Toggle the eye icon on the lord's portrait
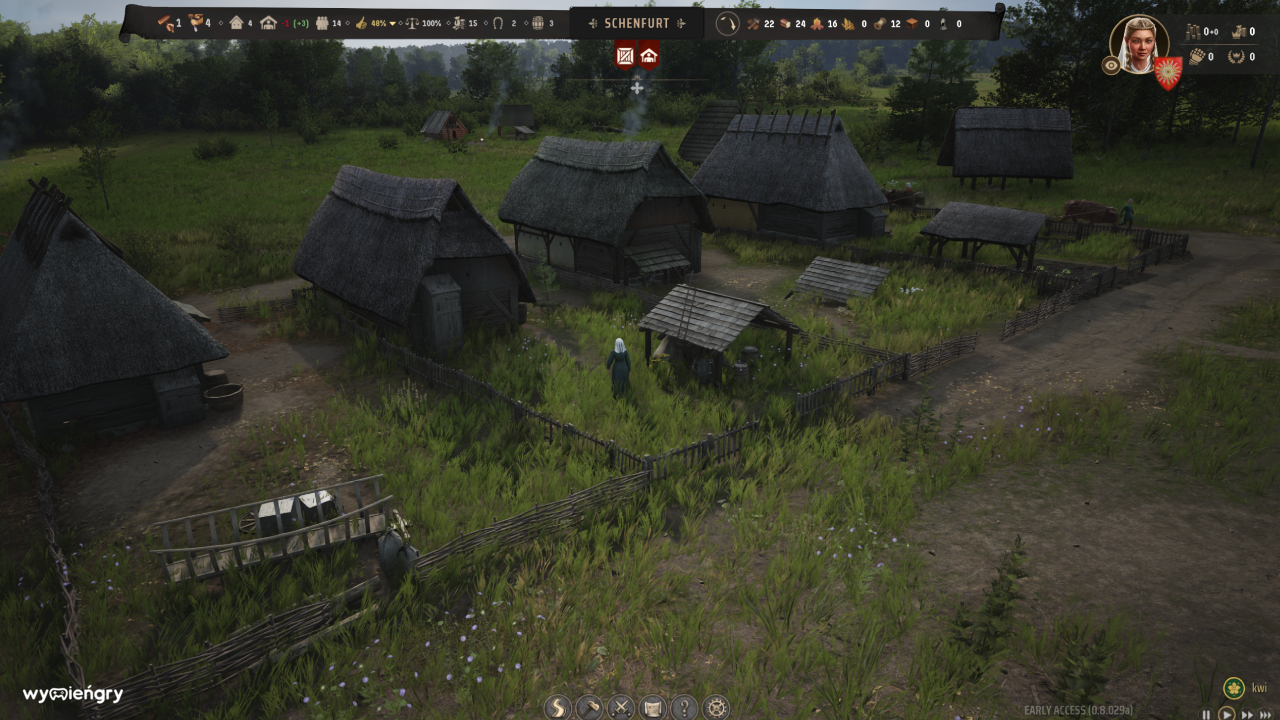1280x720 pixels. coord(1110,66)
